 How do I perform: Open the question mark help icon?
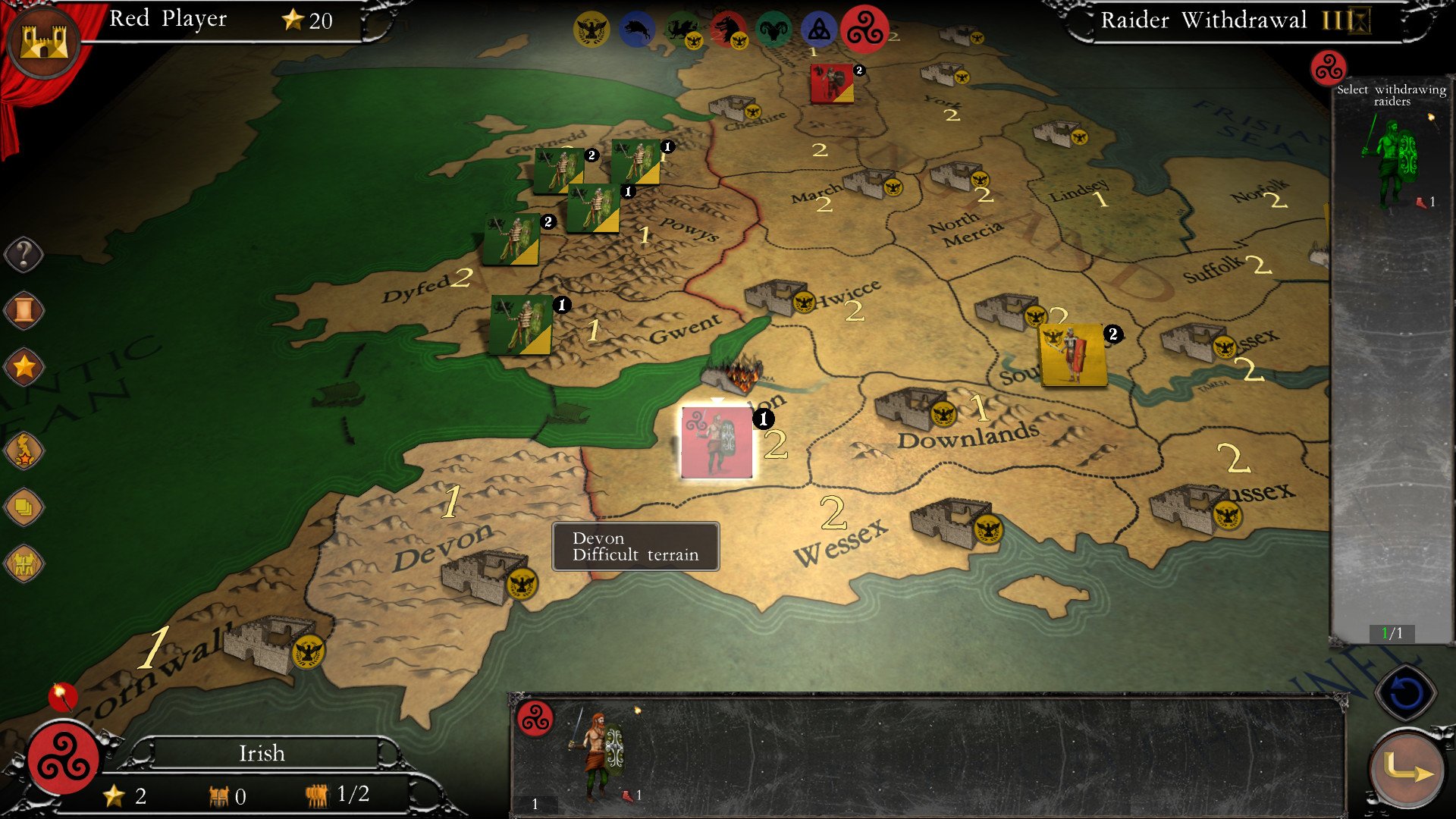click(x=24, y=254)
